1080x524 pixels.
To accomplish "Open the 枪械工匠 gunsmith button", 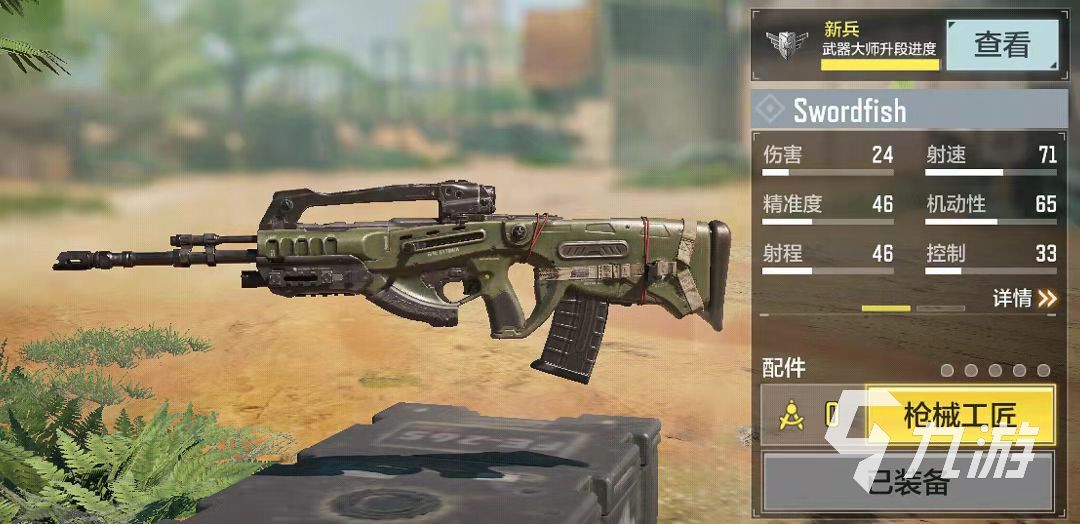I will 959,415.
